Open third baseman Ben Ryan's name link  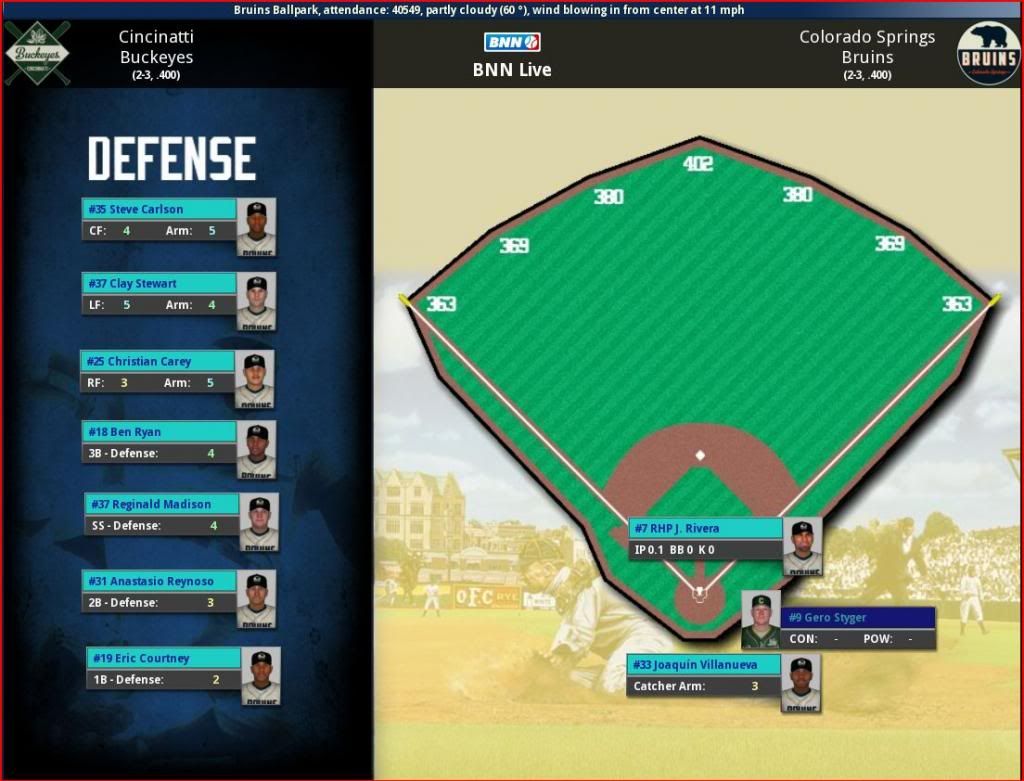[x=125, y=432]
